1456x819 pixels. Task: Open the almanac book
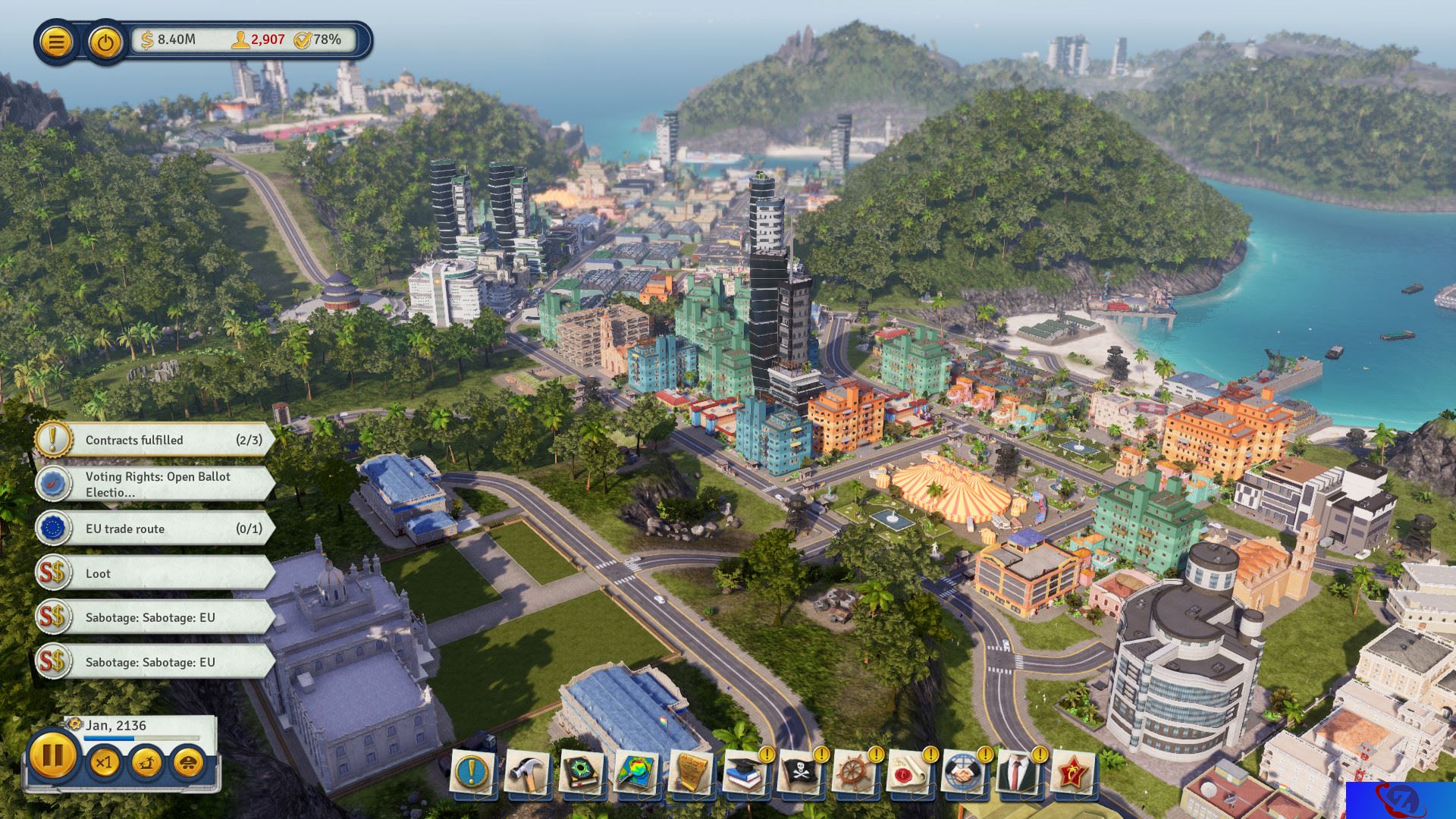(582, 773)
